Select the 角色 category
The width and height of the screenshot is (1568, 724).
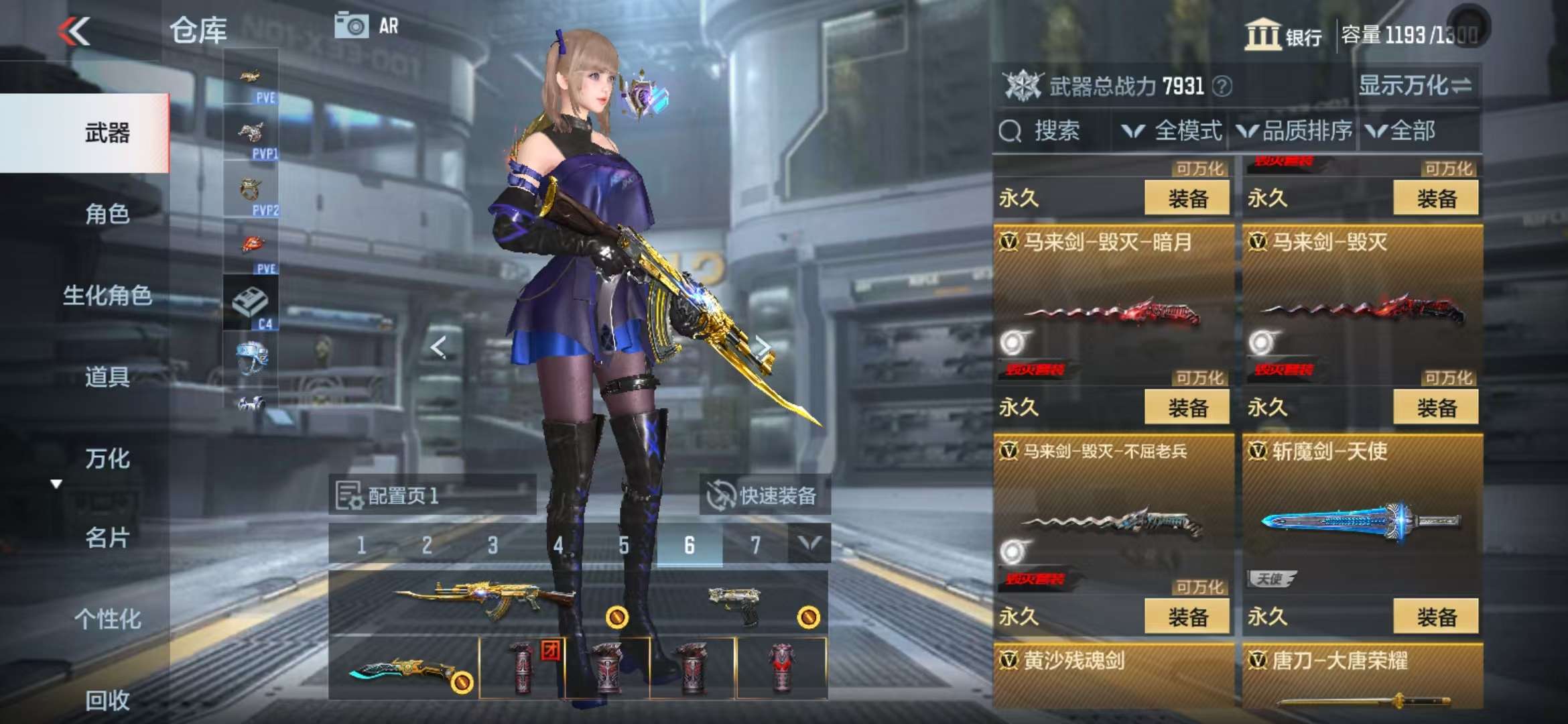click(107, 215)
